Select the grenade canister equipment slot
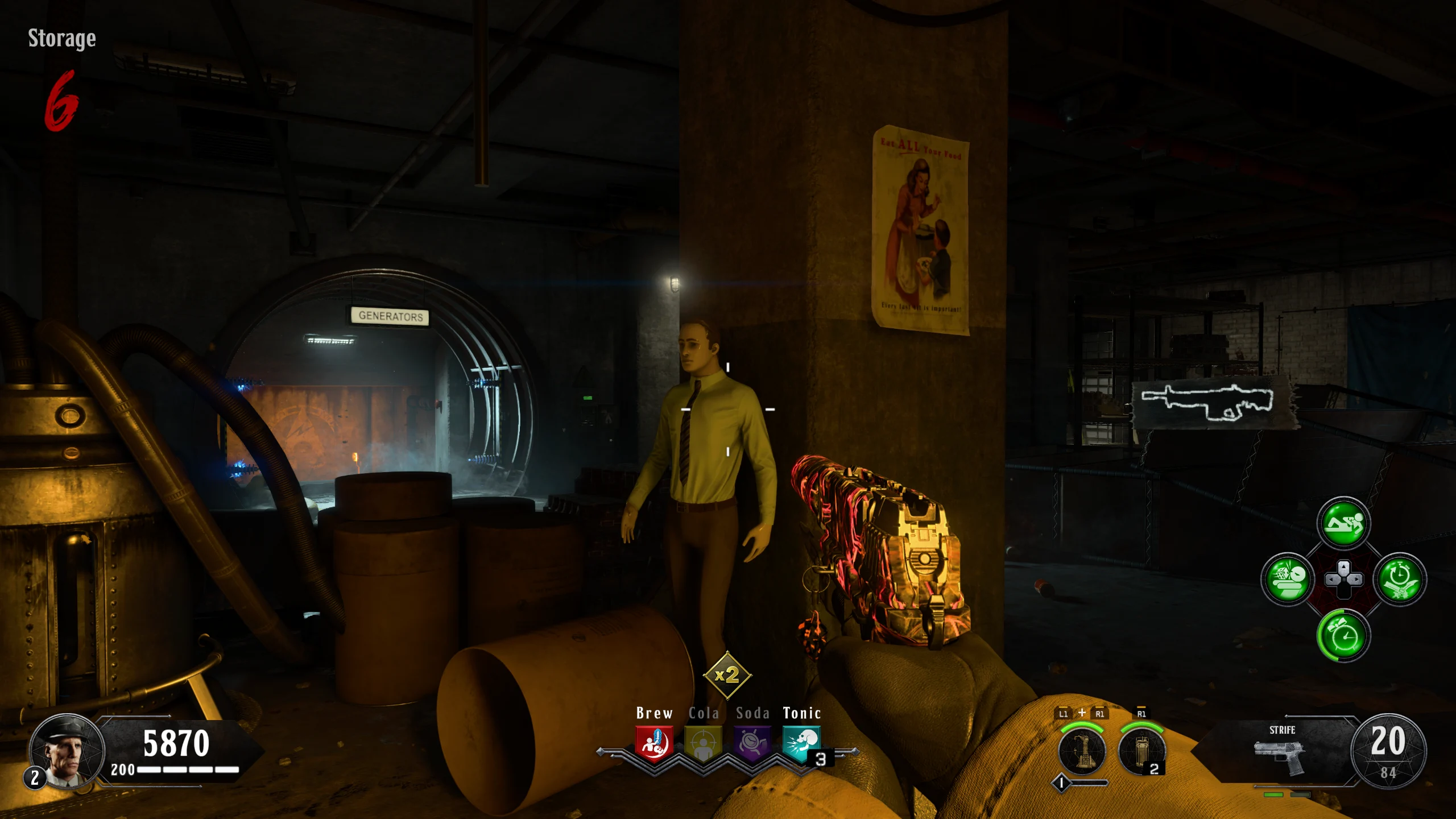The height and width of the screenshot is (819, 1456). (x=1141, y=750)
